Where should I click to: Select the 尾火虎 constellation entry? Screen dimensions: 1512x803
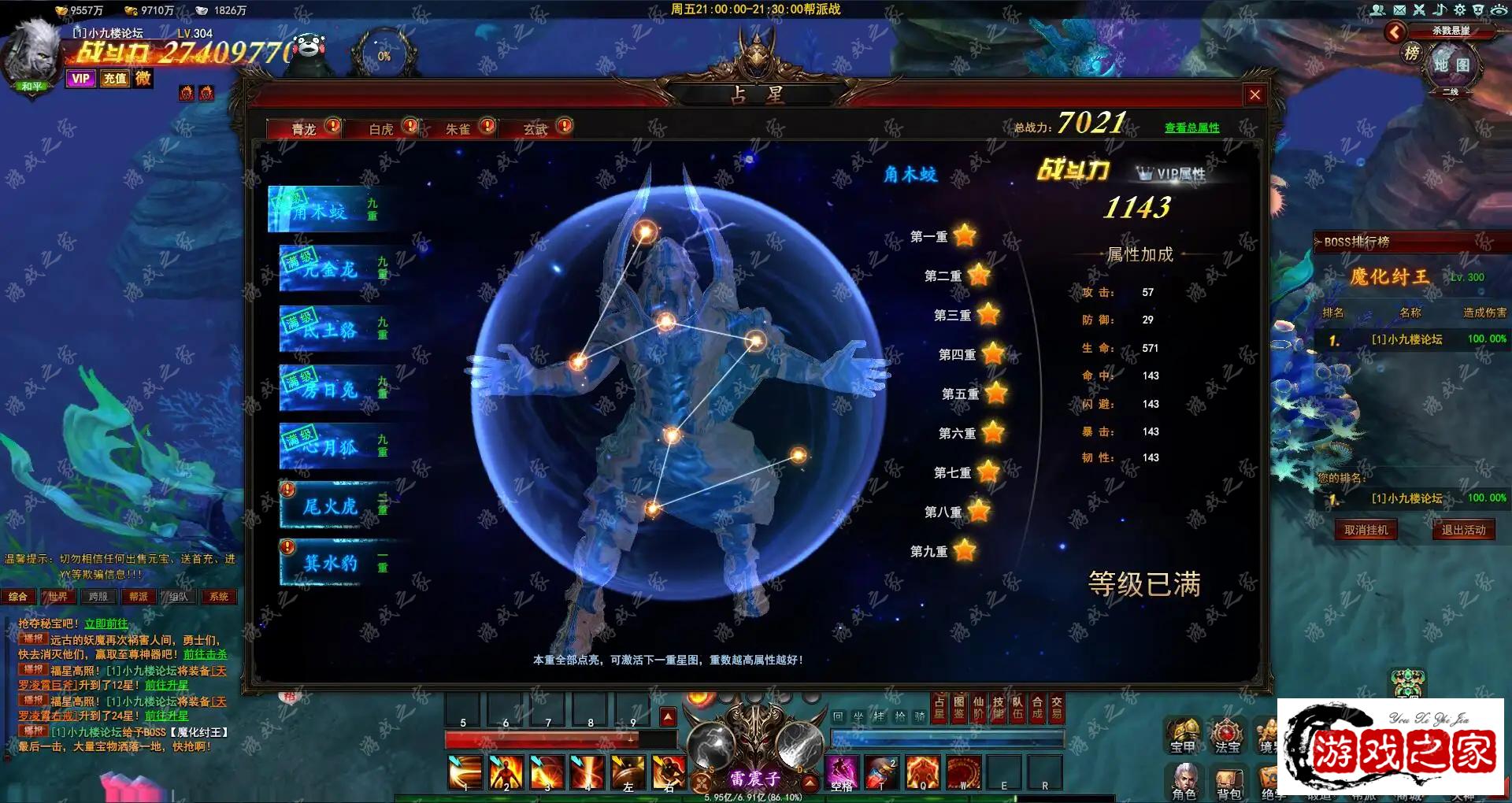pos(332,506)
